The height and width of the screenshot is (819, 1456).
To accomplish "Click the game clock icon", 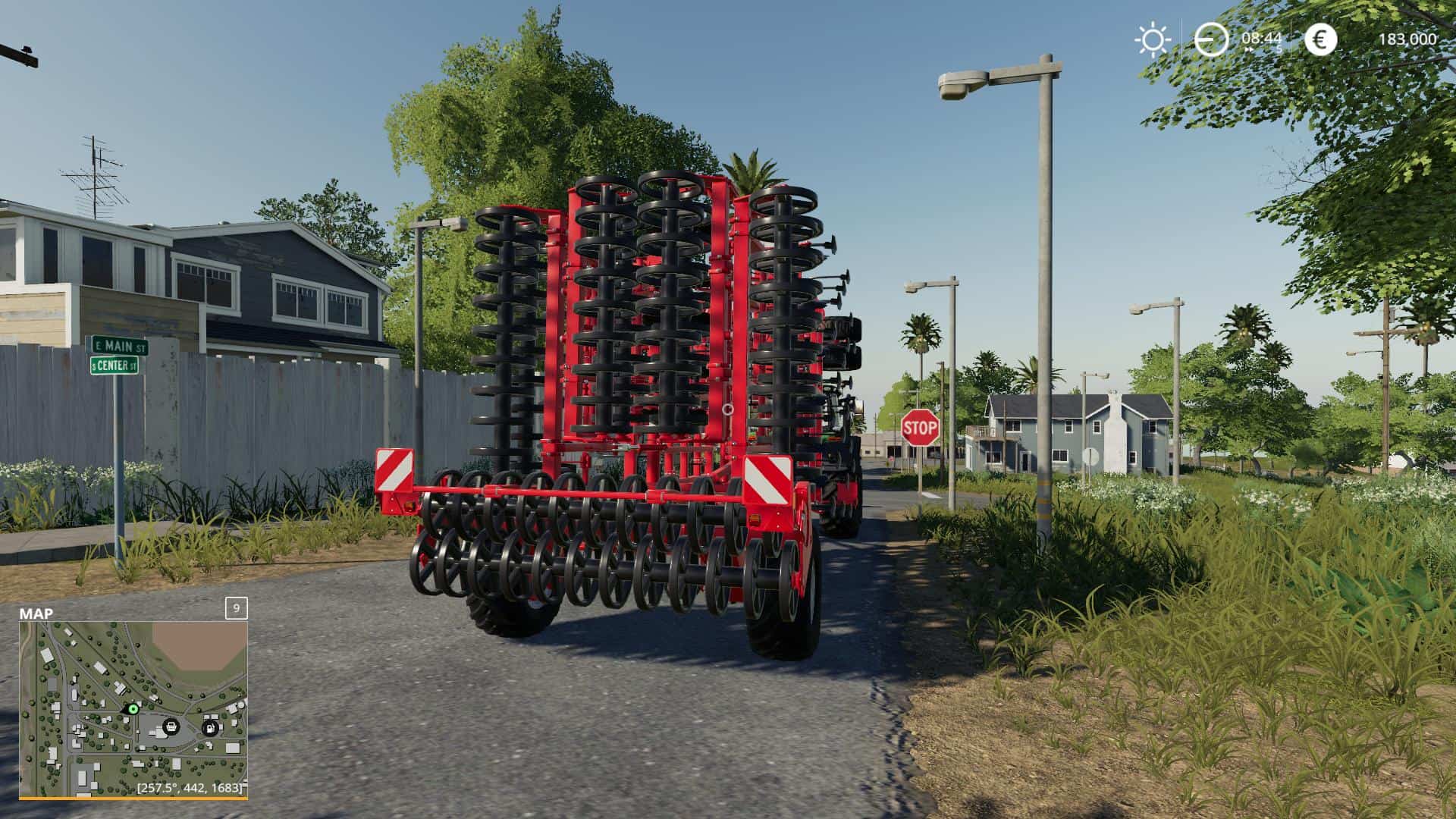I will click(1211, 39).
